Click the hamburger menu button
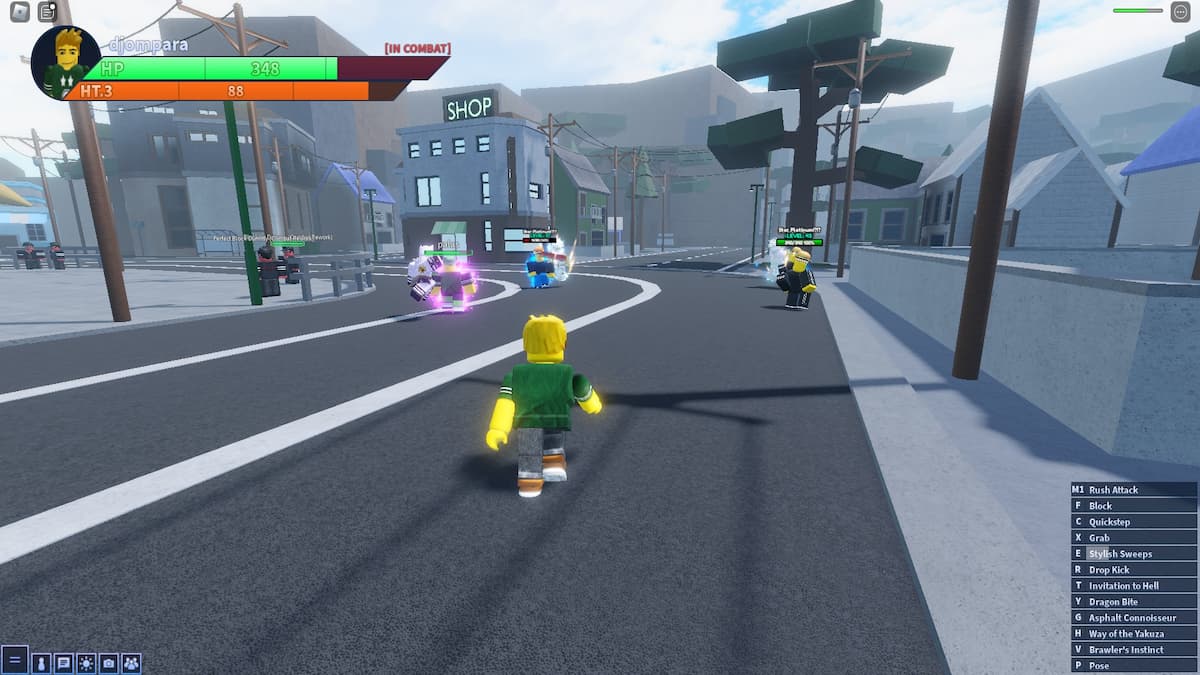Image resolution: width=1200 pixels, height=675 pixels. [14, 660]
